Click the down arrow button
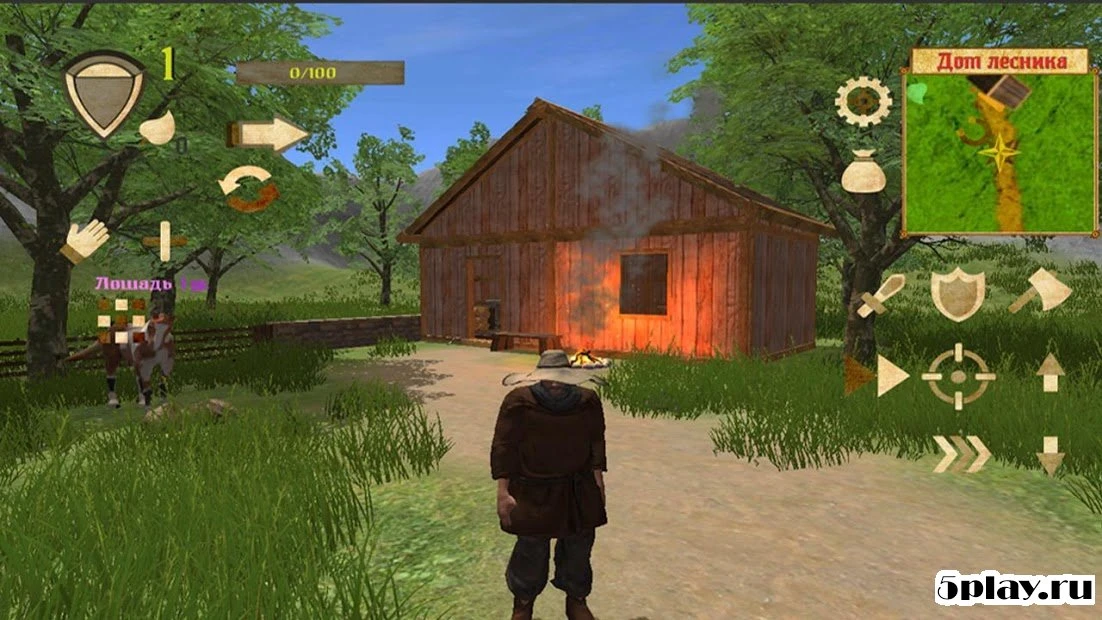Image resolution: width=1102 pixels, height=620 pixels. click(x=1050, y=455)
